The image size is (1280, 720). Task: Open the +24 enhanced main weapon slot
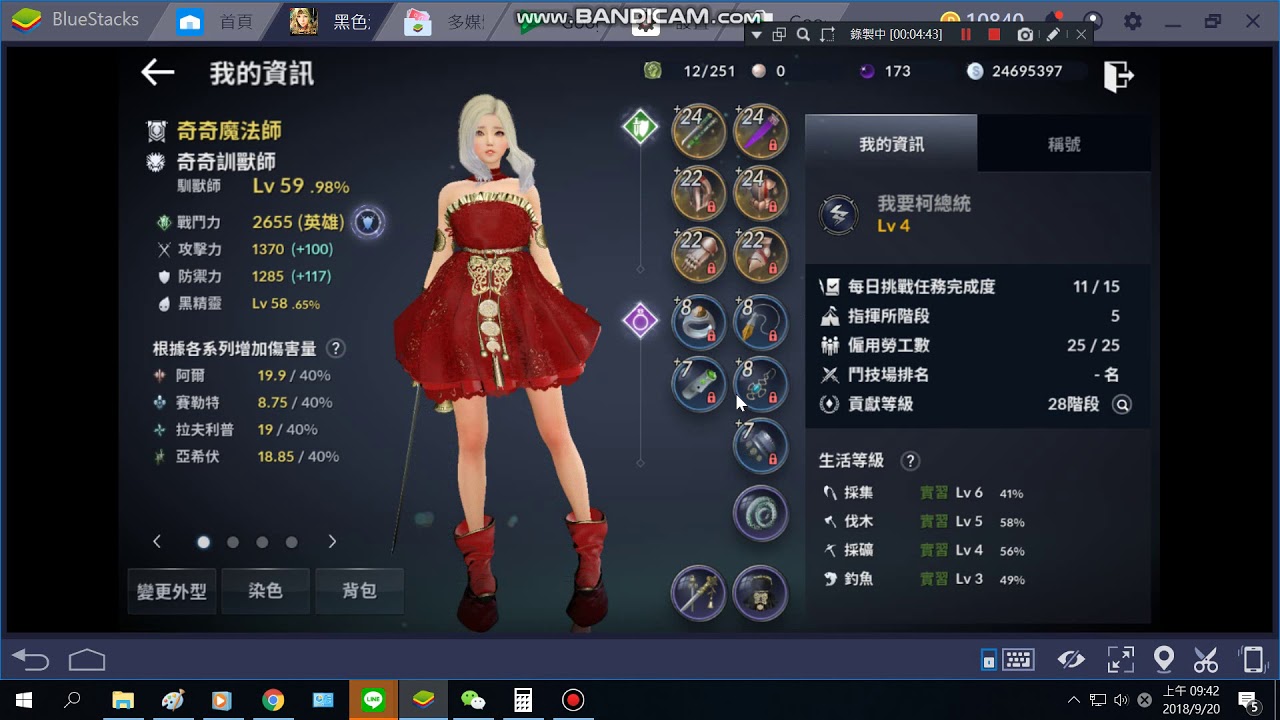coord(698,131)
